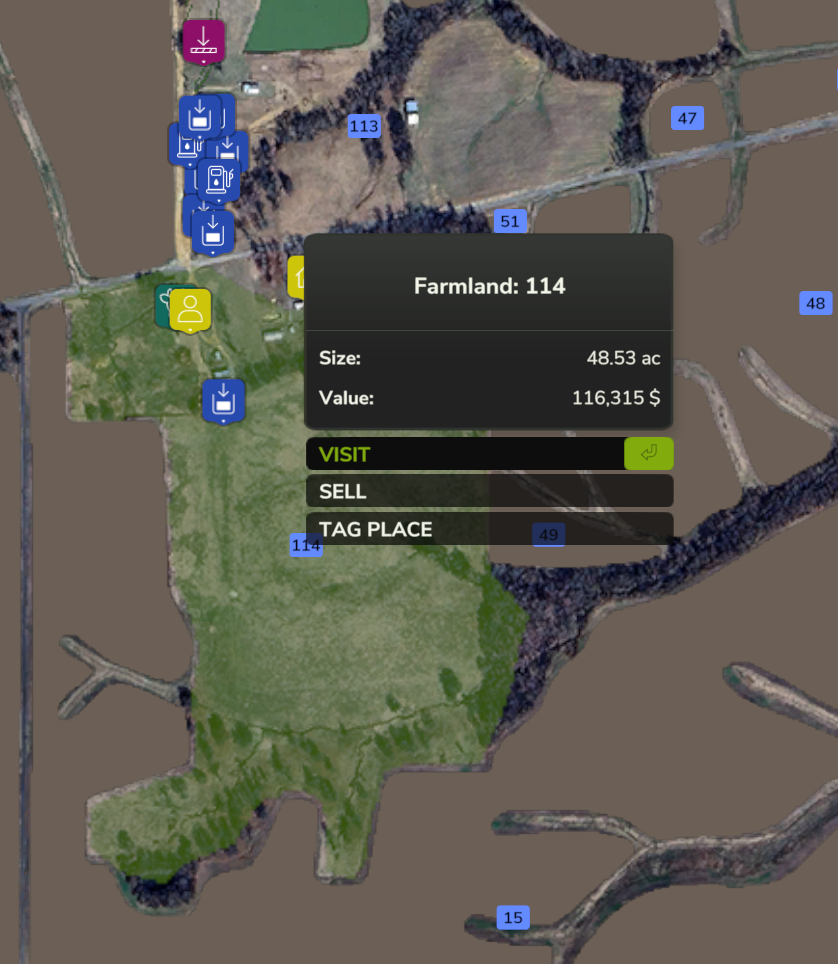Select farmland label 47

[x=687, y=118]
